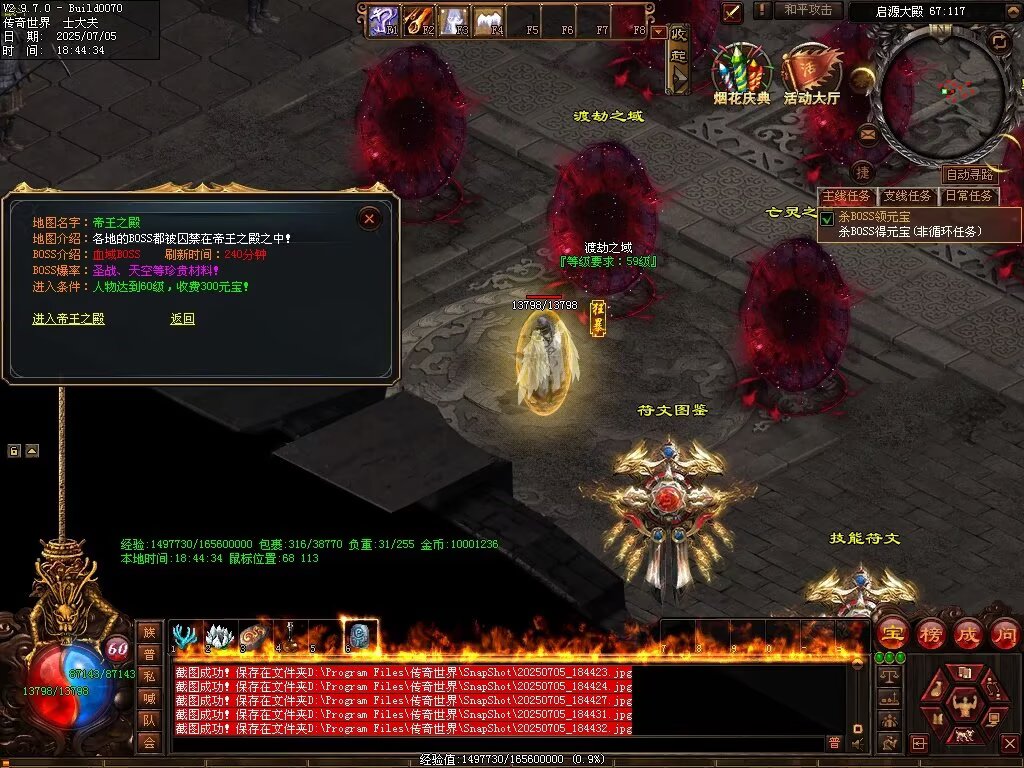This screenshot has width=1024, height=768.
Task: Switch to the 日常任务 tab
Action: click(970, 196)
